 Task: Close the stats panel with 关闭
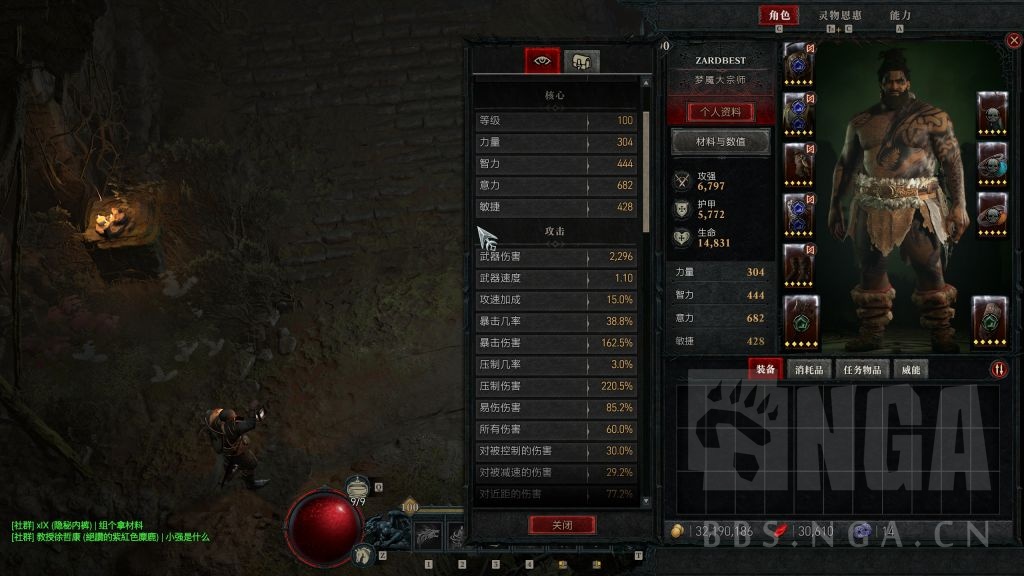coord(562,525)
